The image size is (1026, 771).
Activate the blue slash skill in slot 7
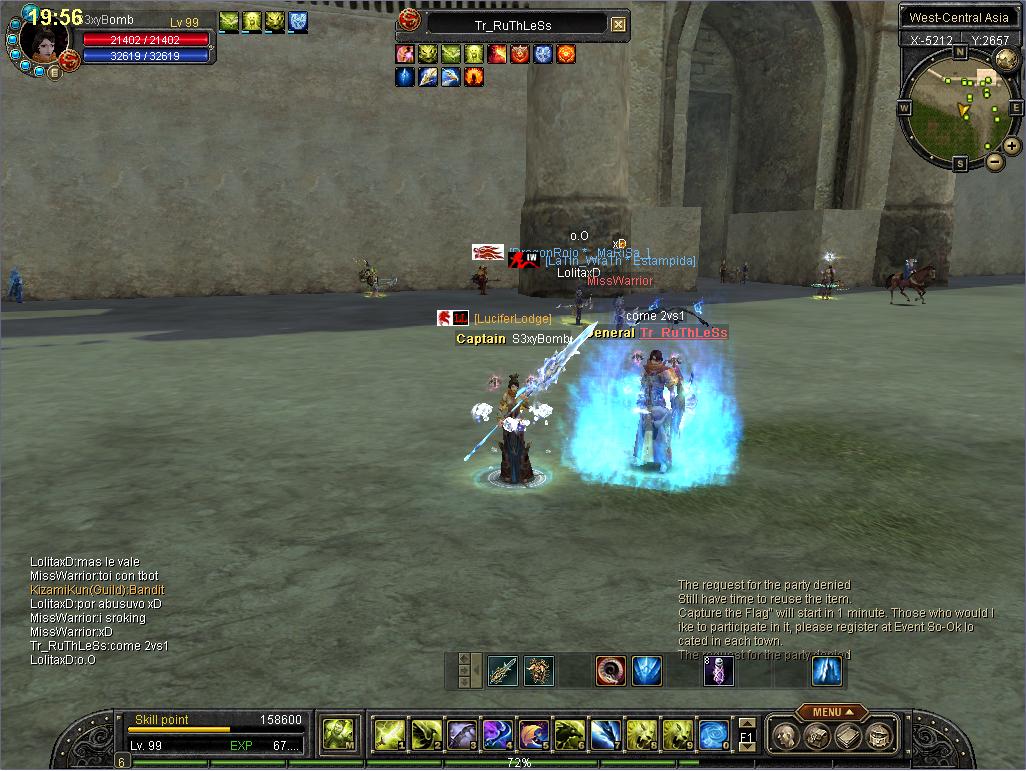[x=605, y=735]
